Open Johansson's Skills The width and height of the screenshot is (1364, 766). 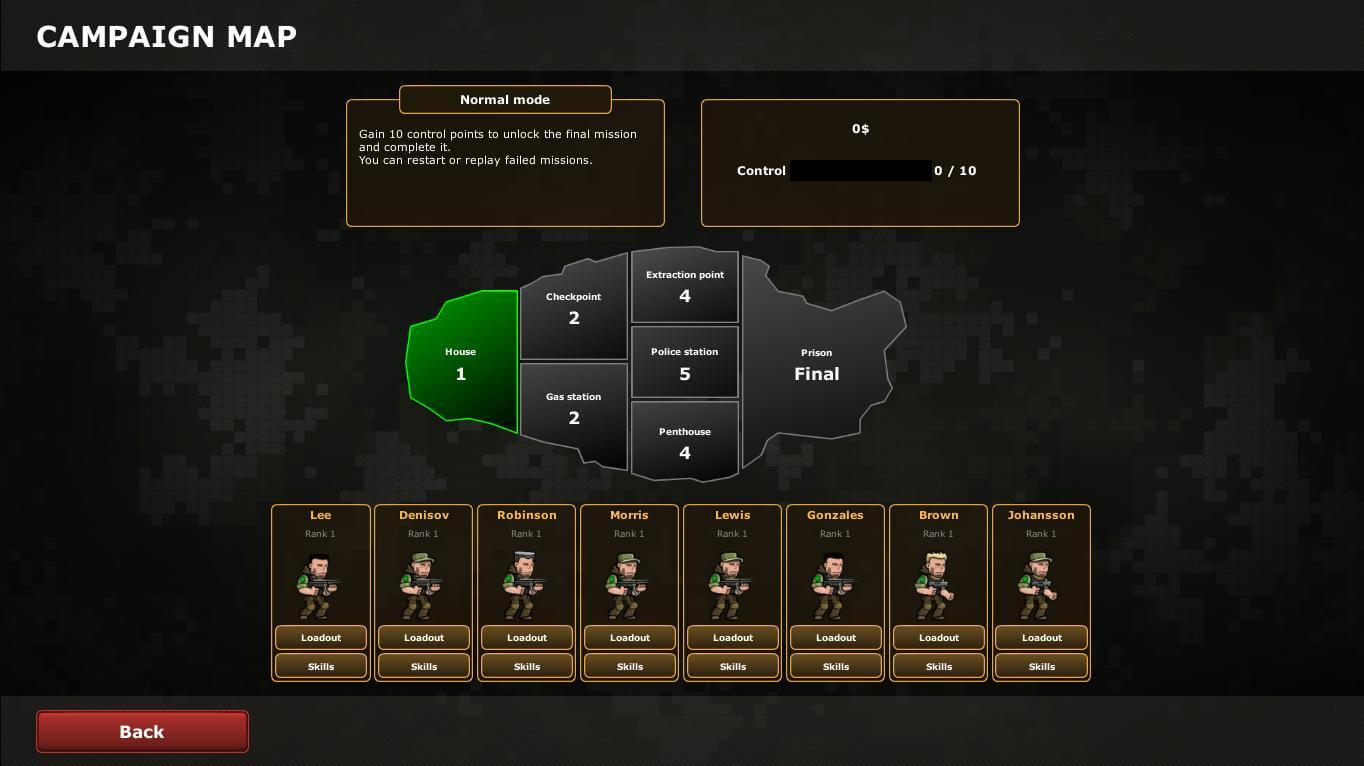coord(1042,667)
